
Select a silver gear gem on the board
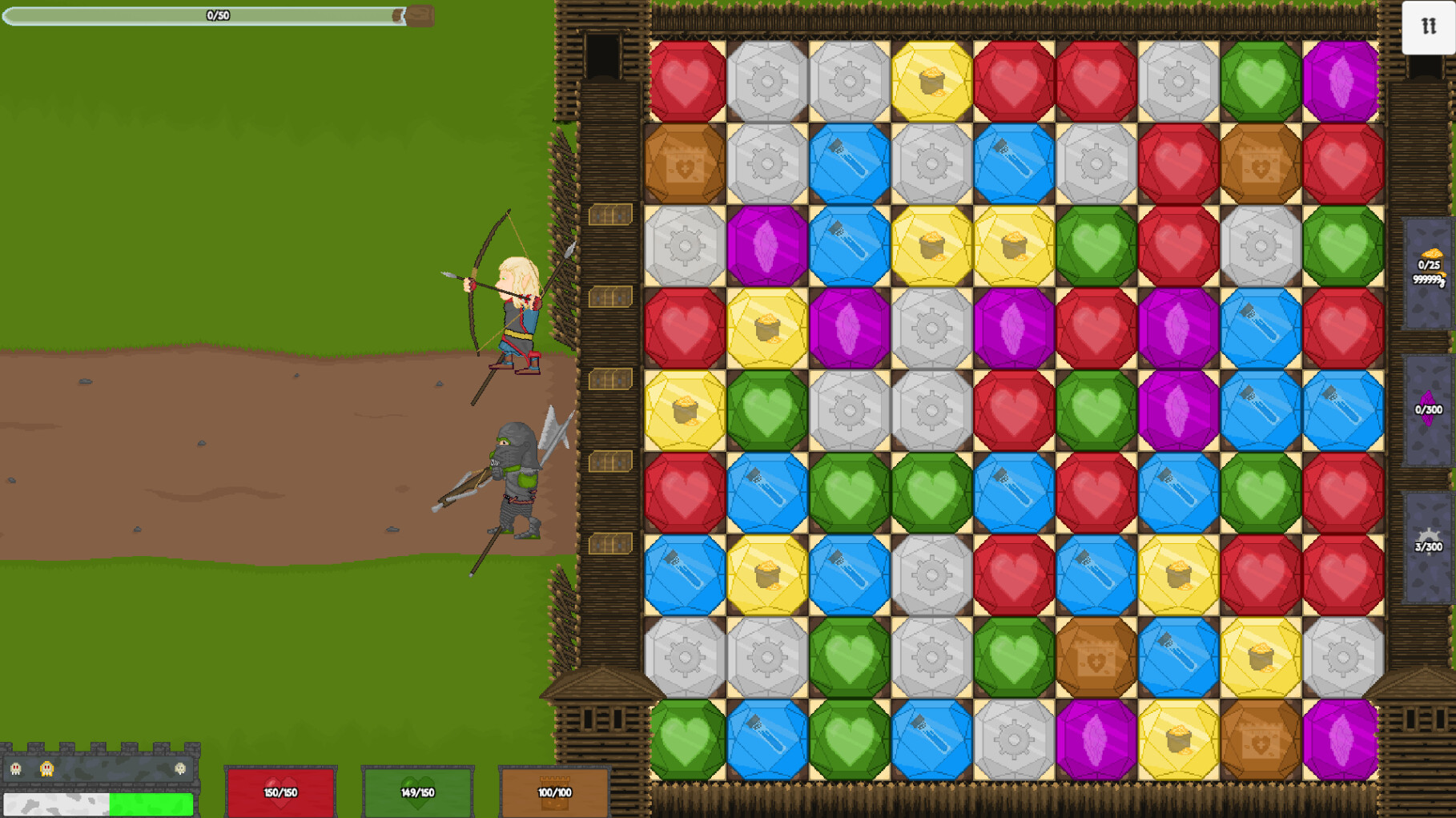(768, 80)
